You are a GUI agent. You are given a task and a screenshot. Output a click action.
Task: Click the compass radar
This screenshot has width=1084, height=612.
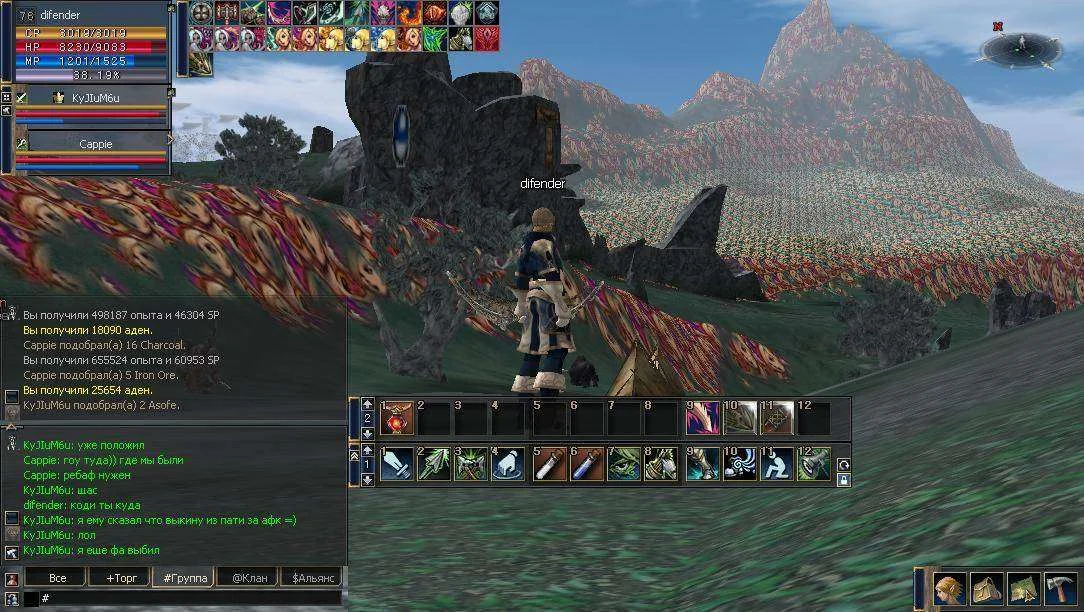pos(1020,46)
